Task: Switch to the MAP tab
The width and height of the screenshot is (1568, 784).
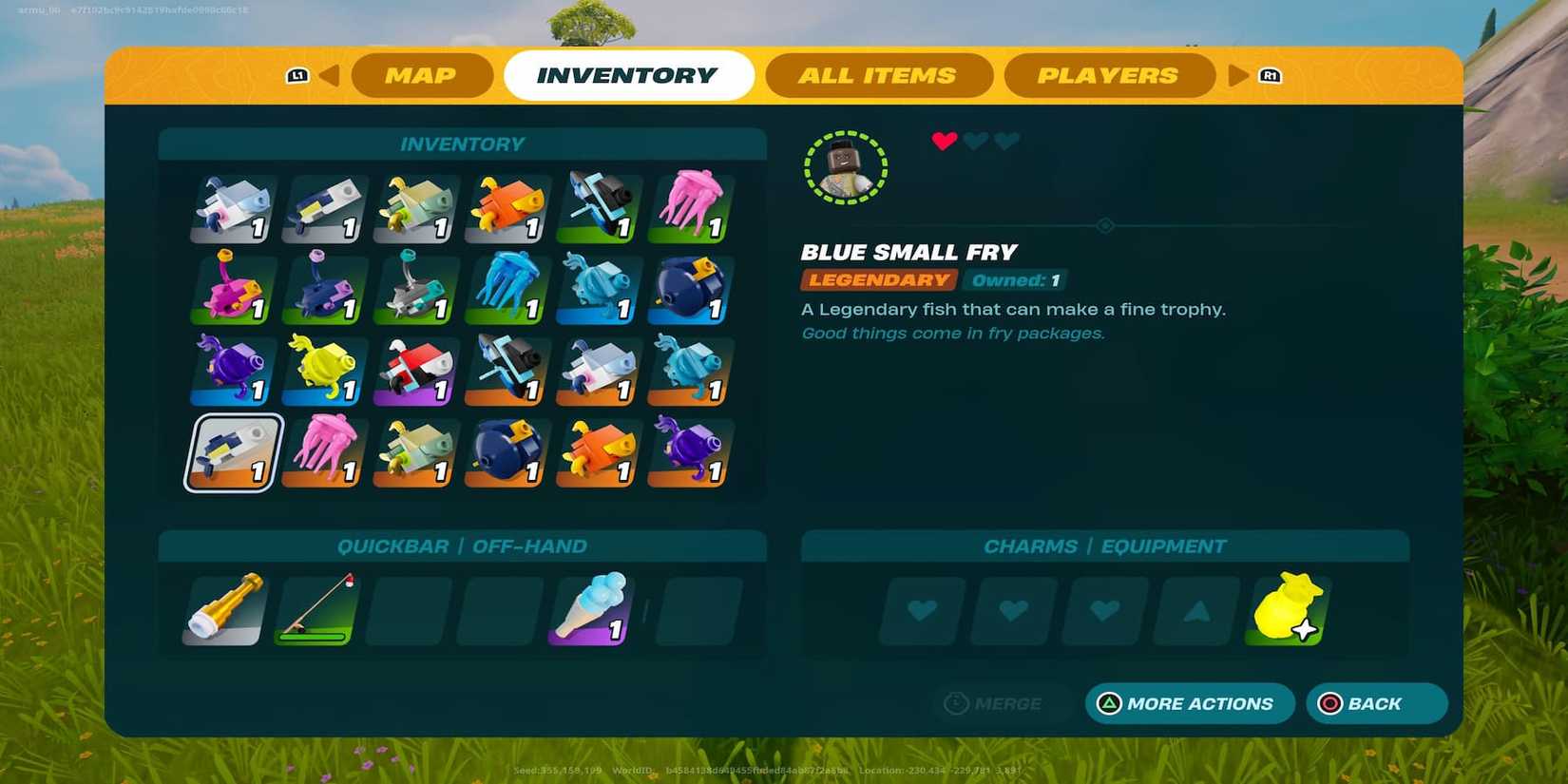Action: click(421, 75)
